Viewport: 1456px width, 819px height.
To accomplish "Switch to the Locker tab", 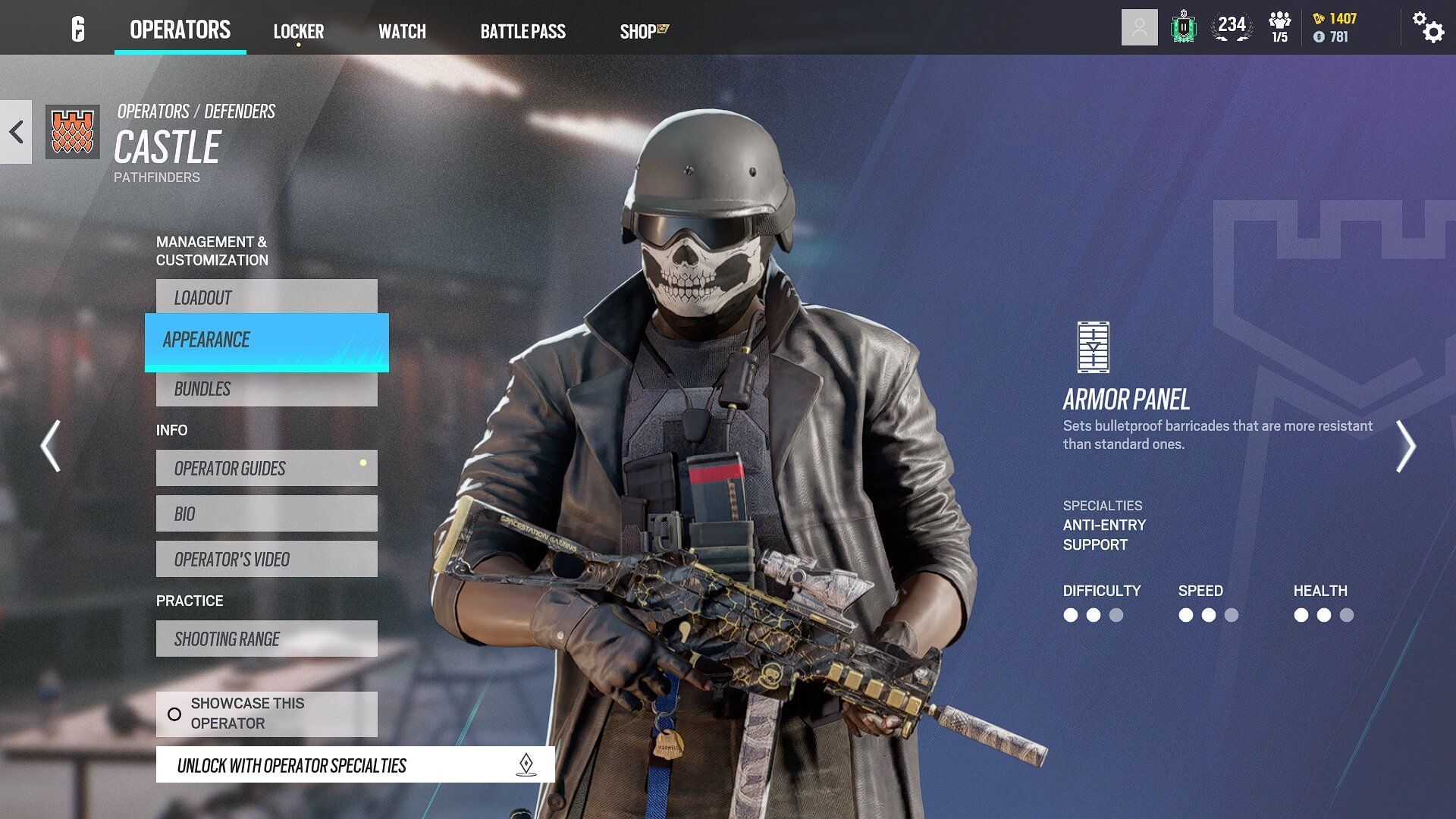I will pos(299,31).
